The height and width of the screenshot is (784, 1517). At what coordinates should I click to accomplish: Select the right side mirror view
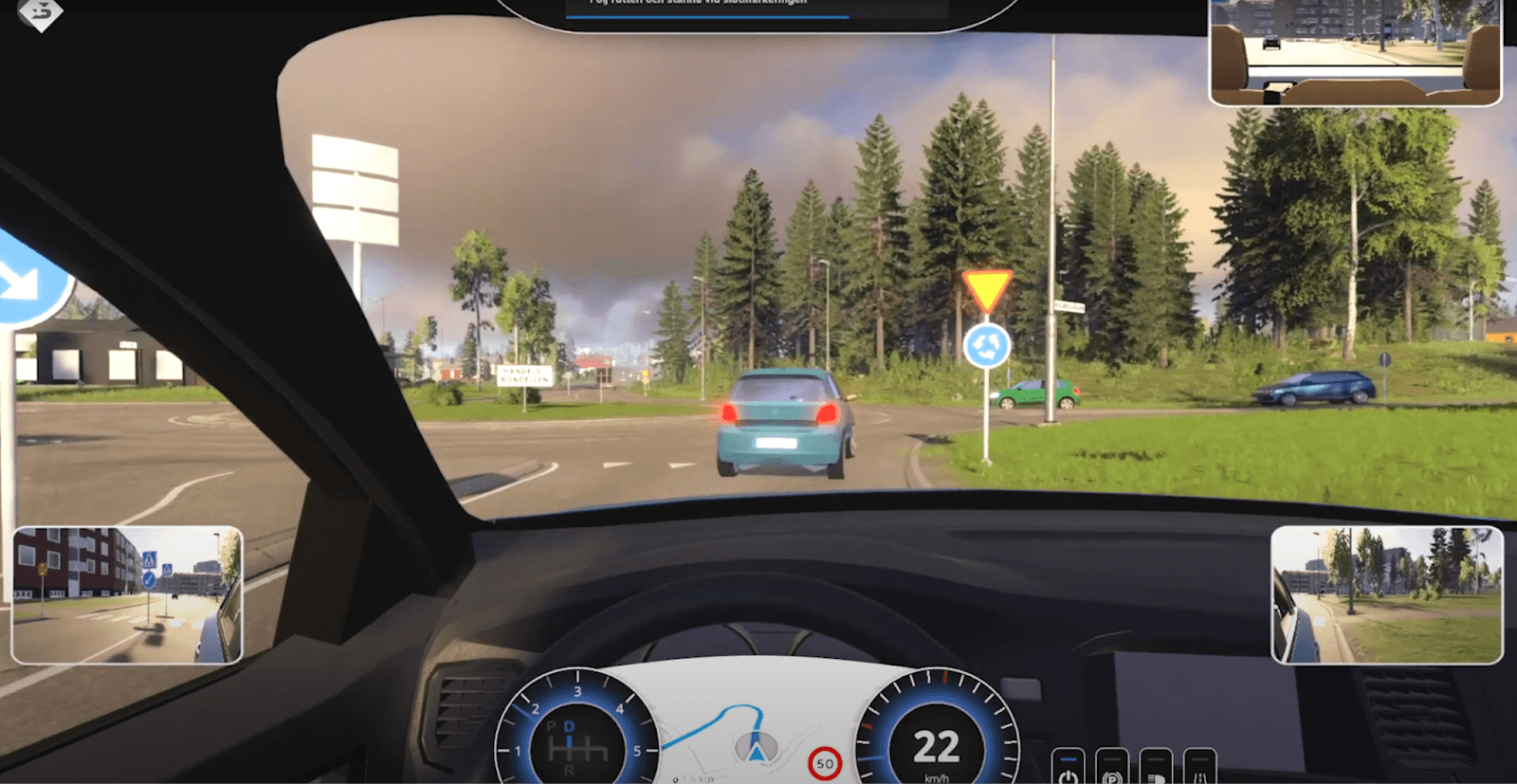(x=1386, y=595)
